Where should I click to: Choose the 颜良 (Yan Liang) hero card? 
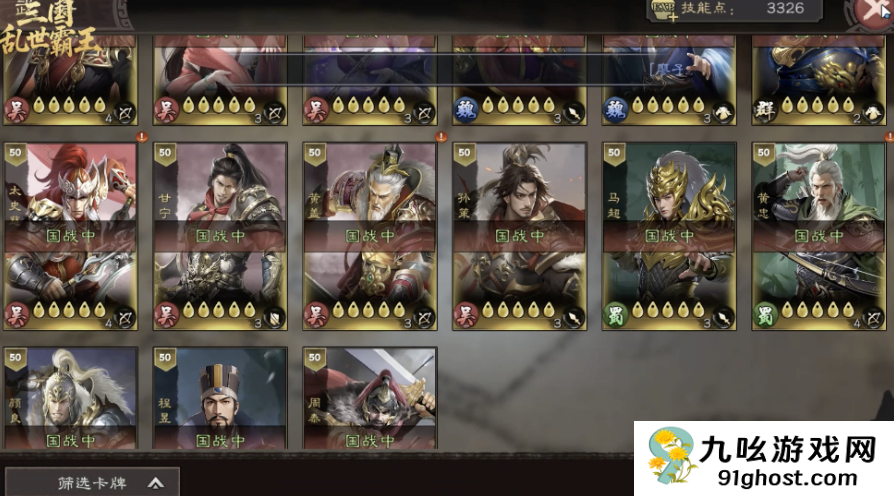click(x=70, y=400)
